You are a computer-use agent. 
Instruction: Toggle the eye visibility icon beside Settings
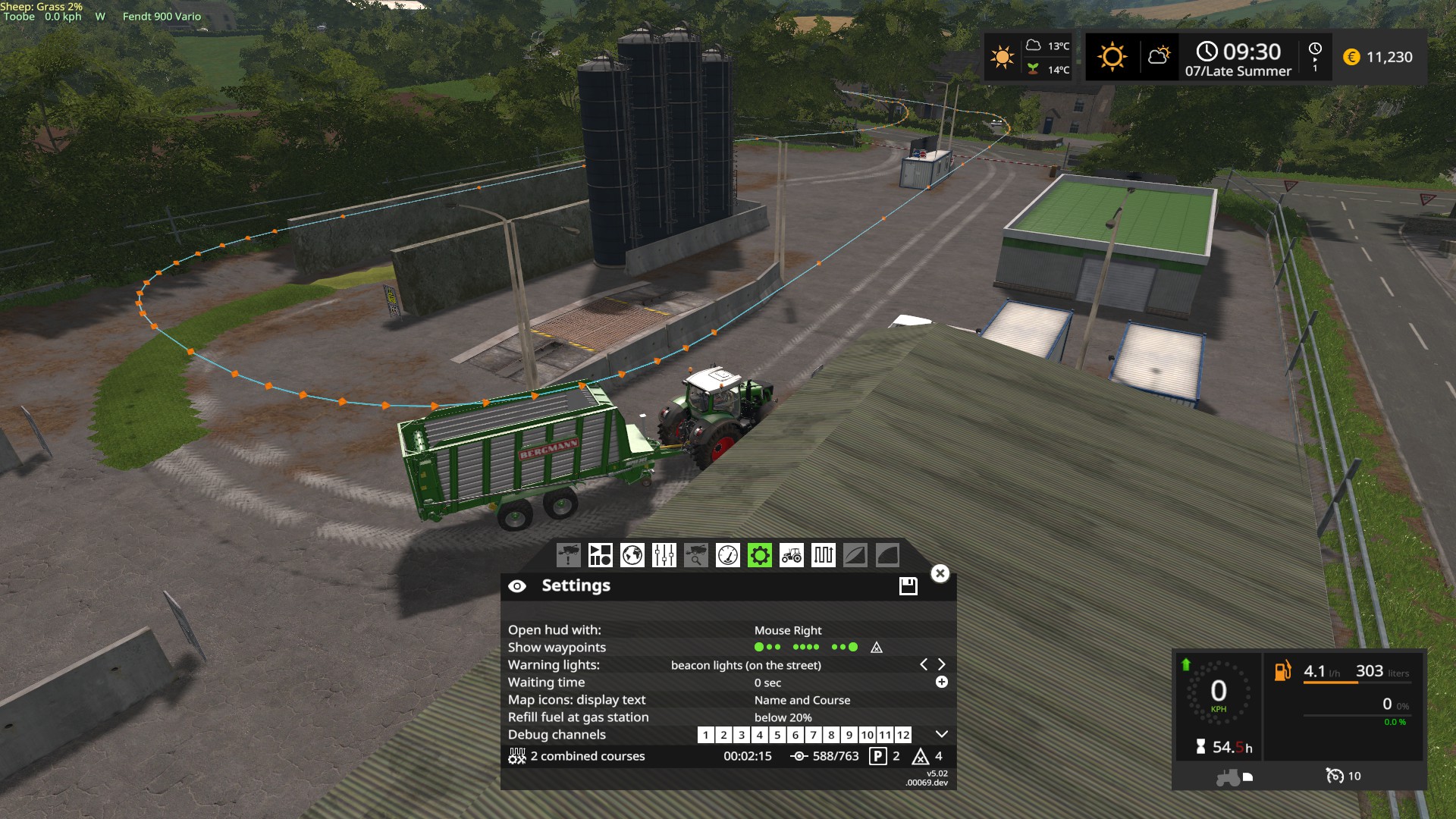(x=517, y=586)
